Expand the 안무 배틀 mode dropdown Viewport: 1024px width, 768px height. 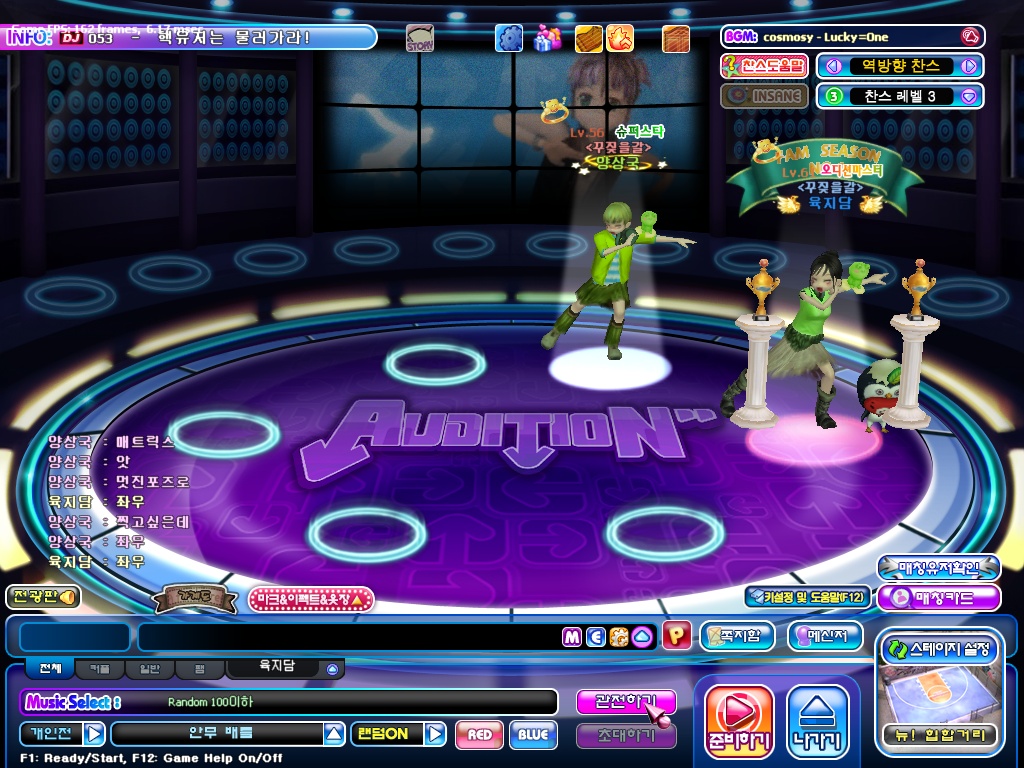(334, 735)
